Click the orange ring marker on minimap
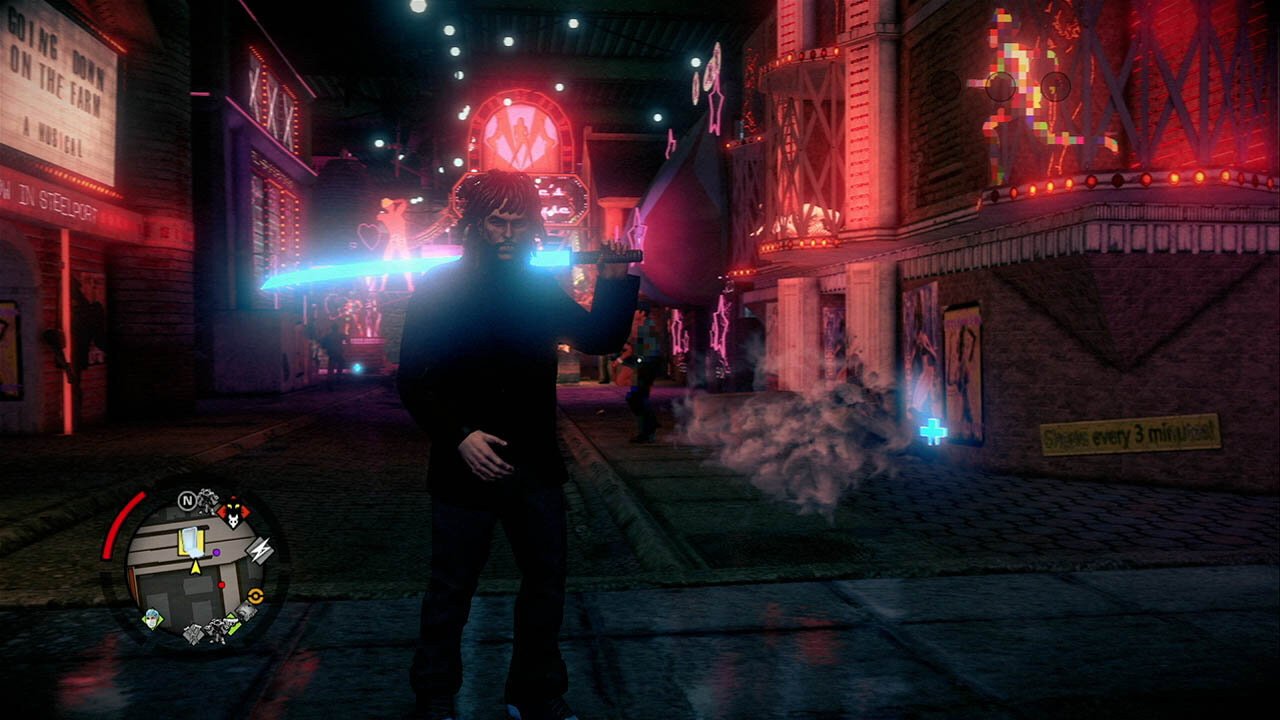The image size is (1280, 720). coord(255,595)
